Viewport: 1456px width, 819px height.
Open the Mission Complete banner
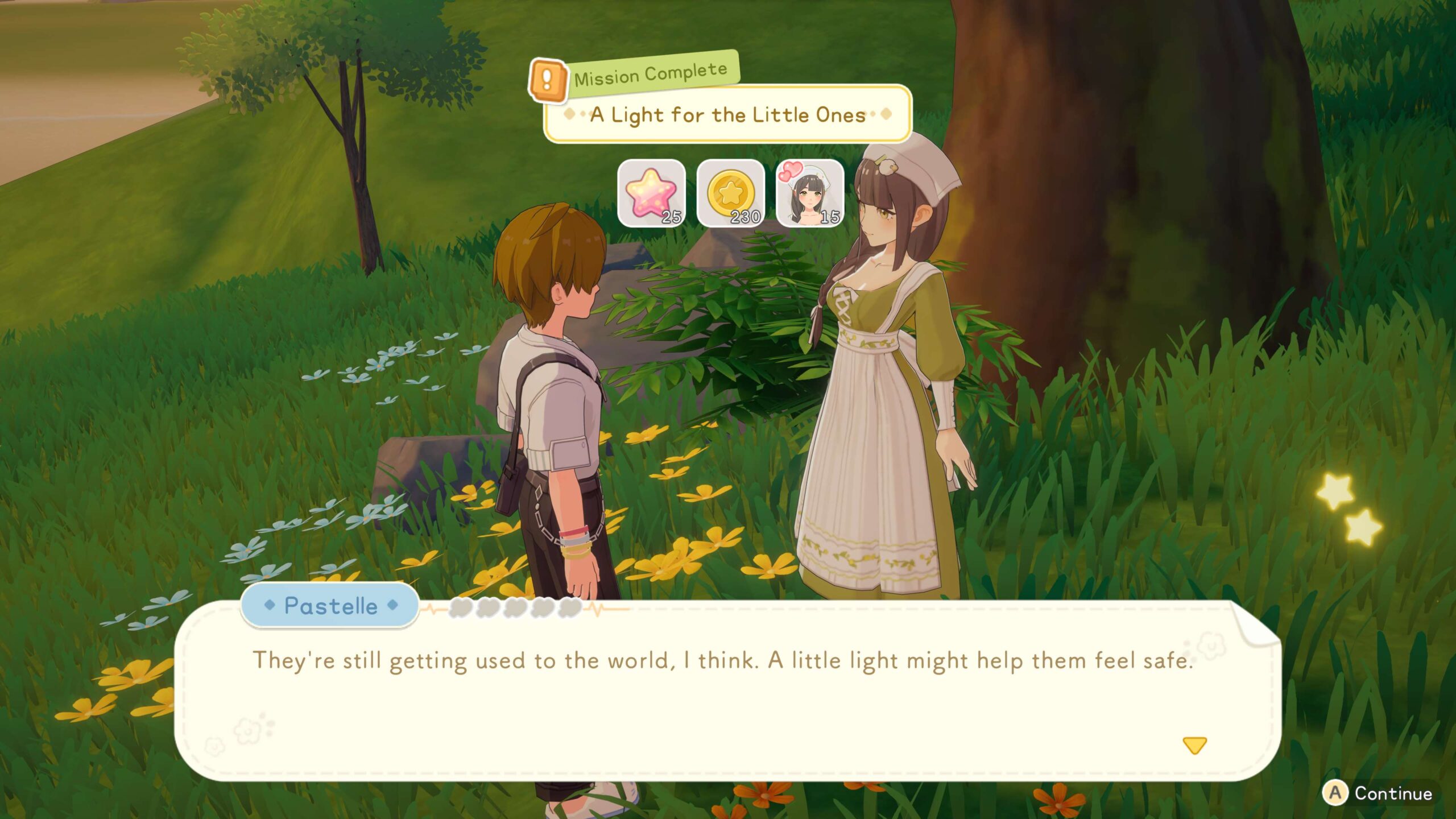pos(650,75)
